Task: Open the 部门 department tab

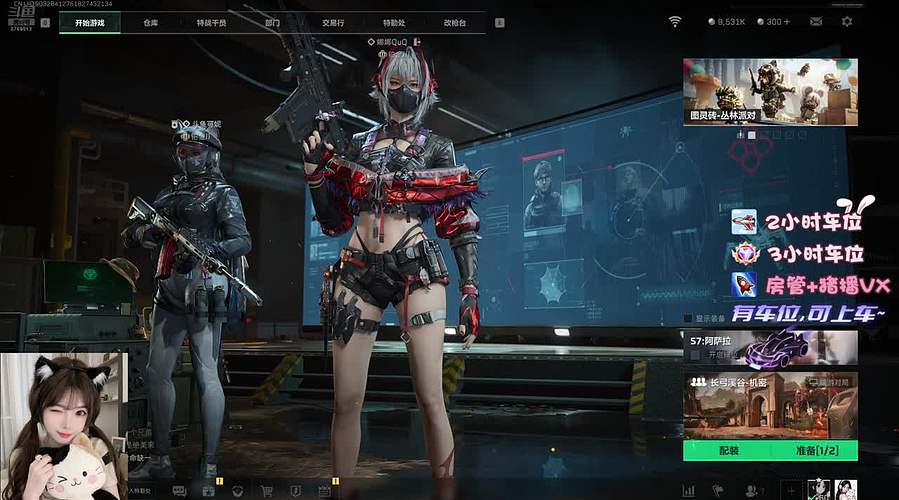Action: tap(273, 21)
